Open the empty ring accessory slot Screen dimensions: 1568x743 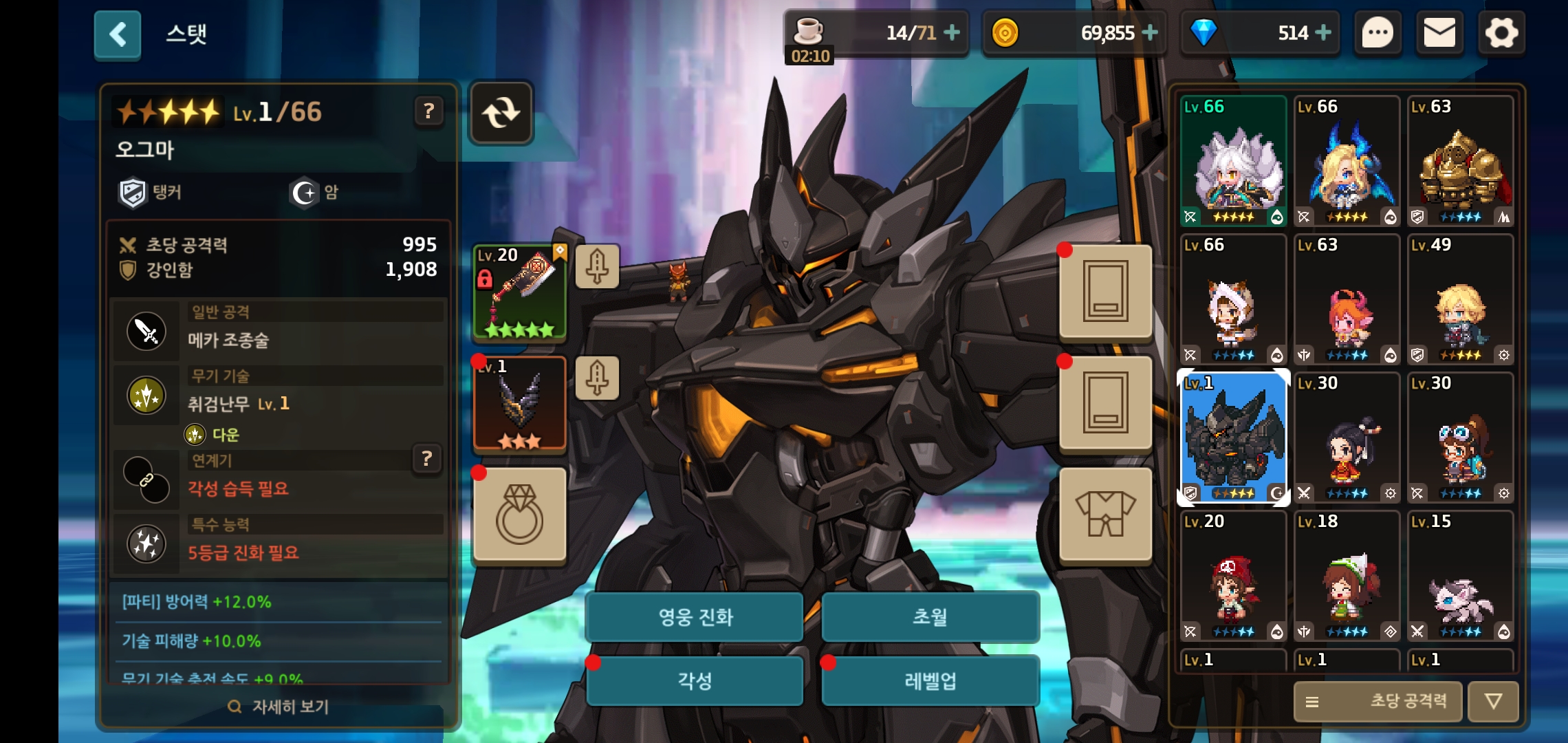[520, 515]
